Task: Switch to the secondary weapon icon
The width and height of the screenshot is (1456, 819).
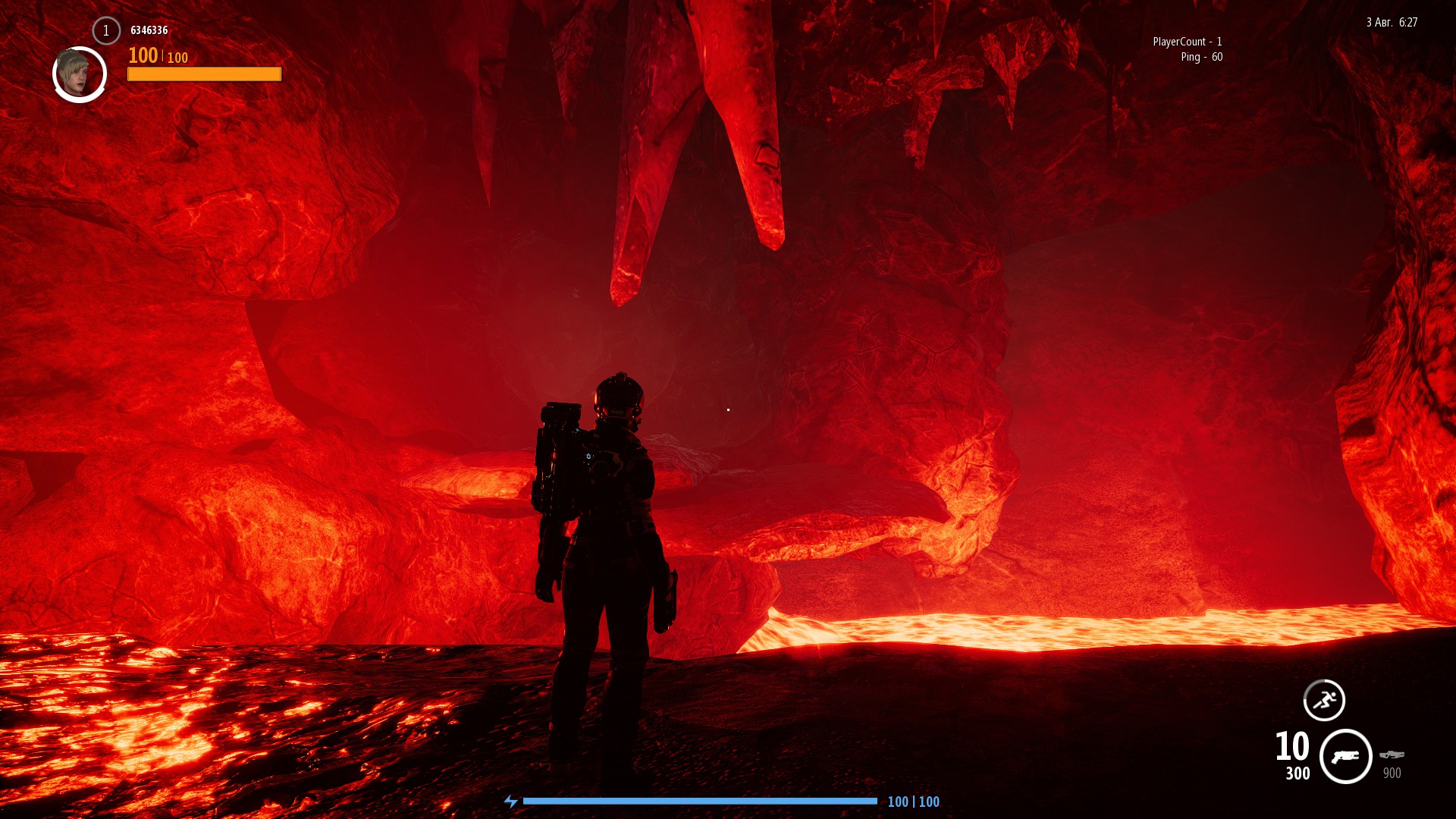Action: click(1392, 755)
